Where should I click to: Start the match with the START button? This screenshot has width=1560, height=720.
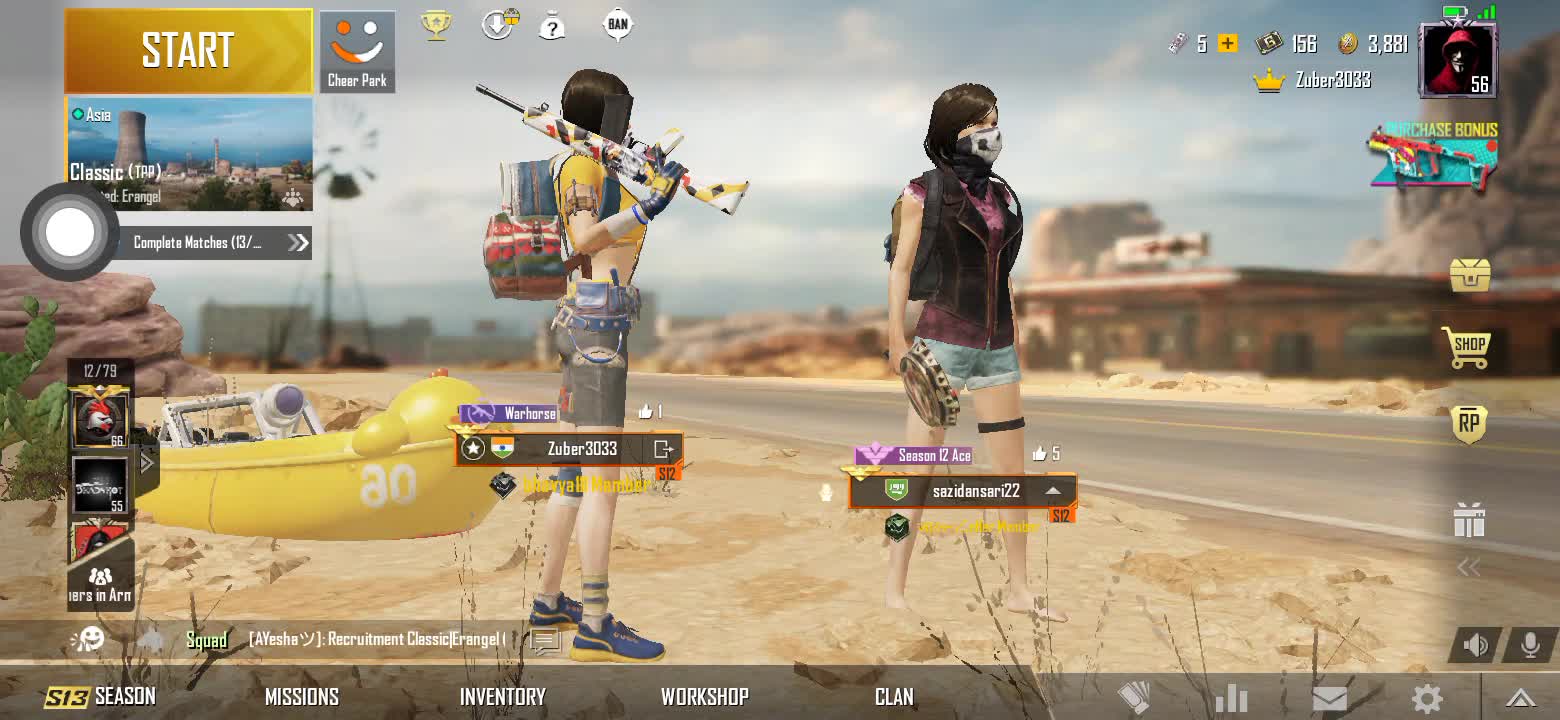[x=188, y=50]
